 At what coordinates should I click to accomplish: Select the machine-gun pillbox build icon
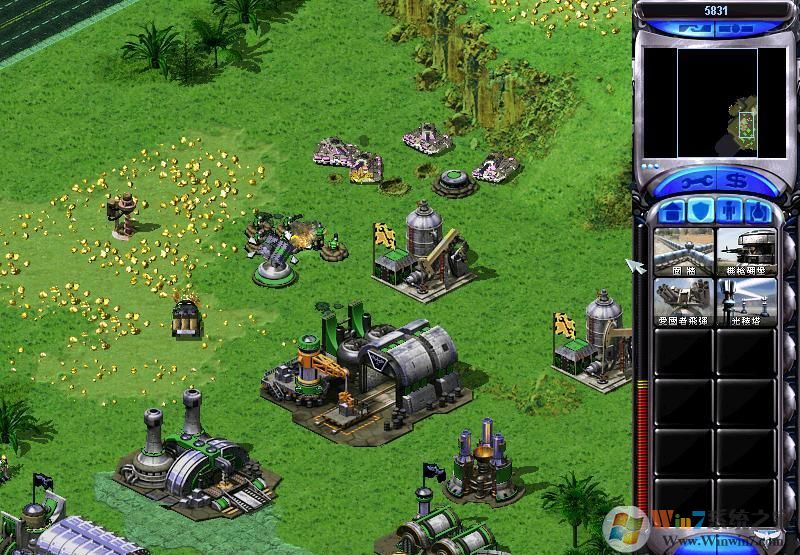(747, 252)
